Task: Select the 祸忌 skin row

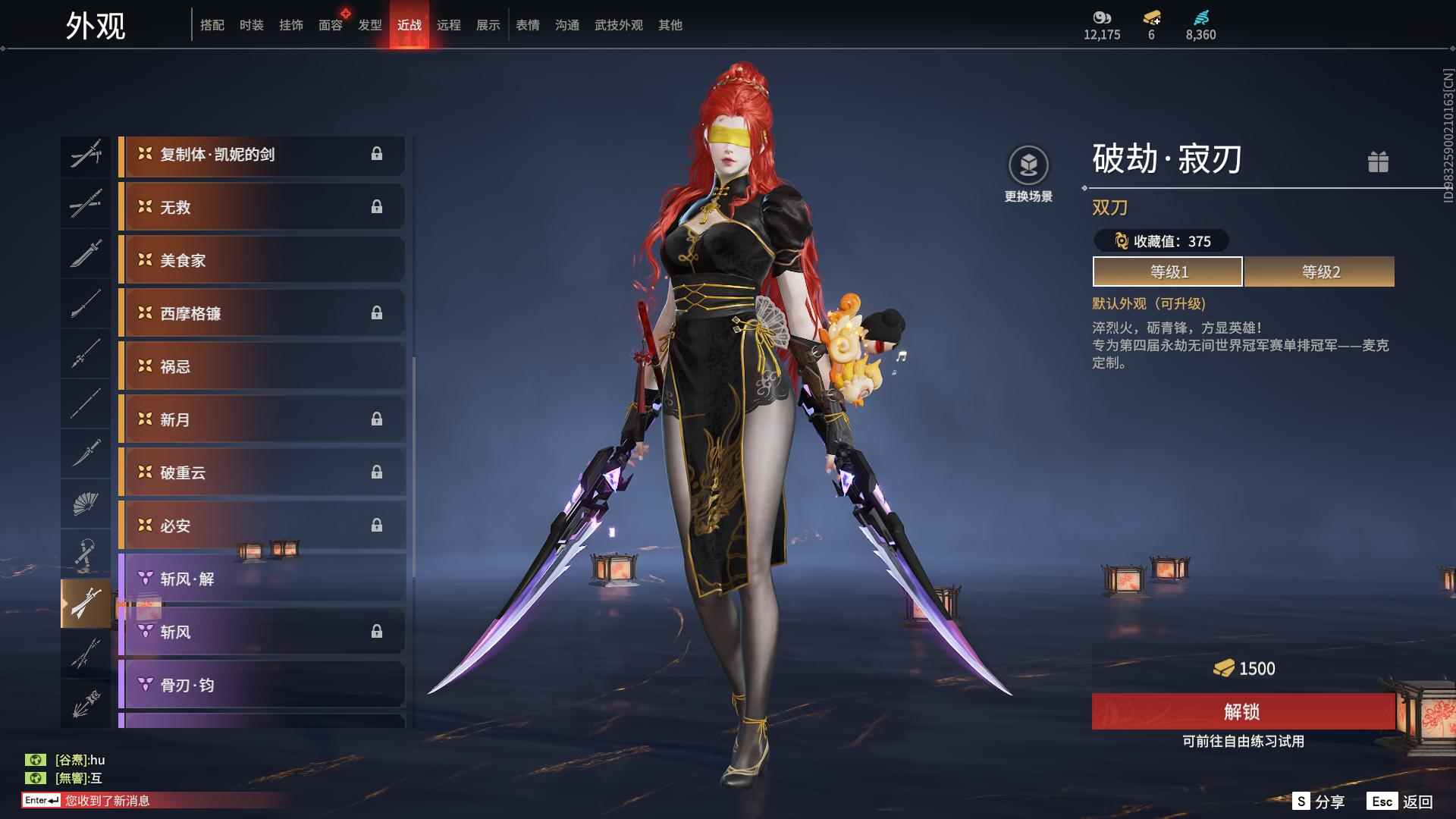Action: [x=262, y=366]
